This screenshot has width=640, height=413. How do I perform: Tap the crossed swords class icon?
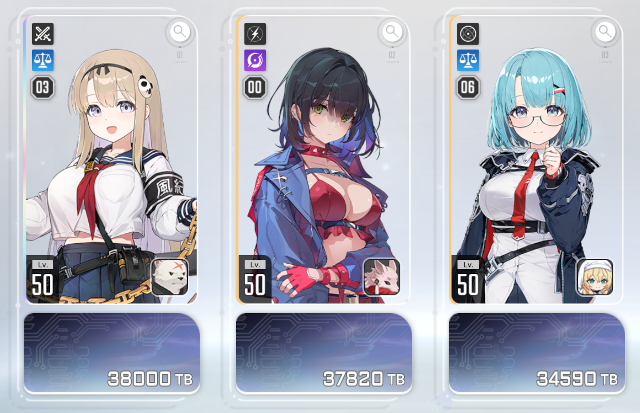click(42, 33)
